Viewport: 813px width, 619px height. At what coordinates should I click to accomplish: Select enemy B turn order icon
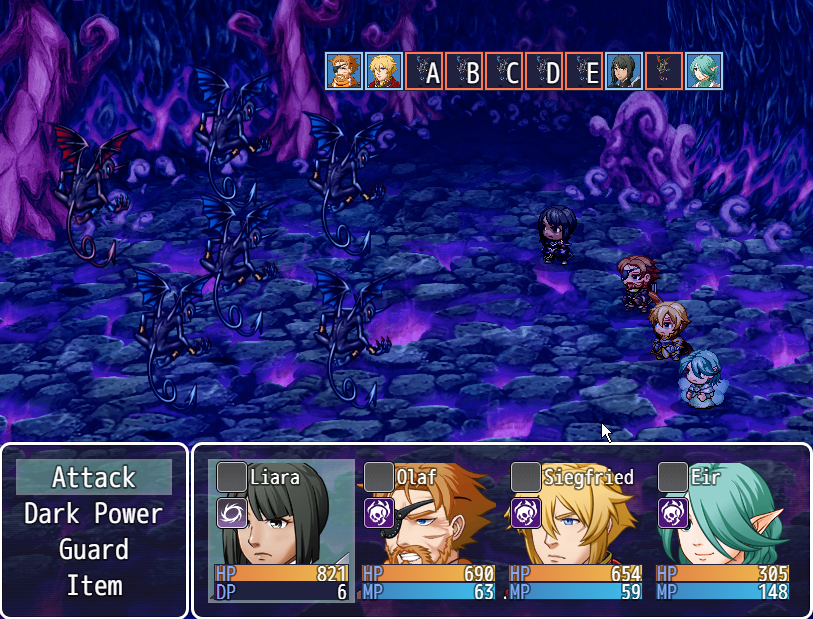(464, 72)
